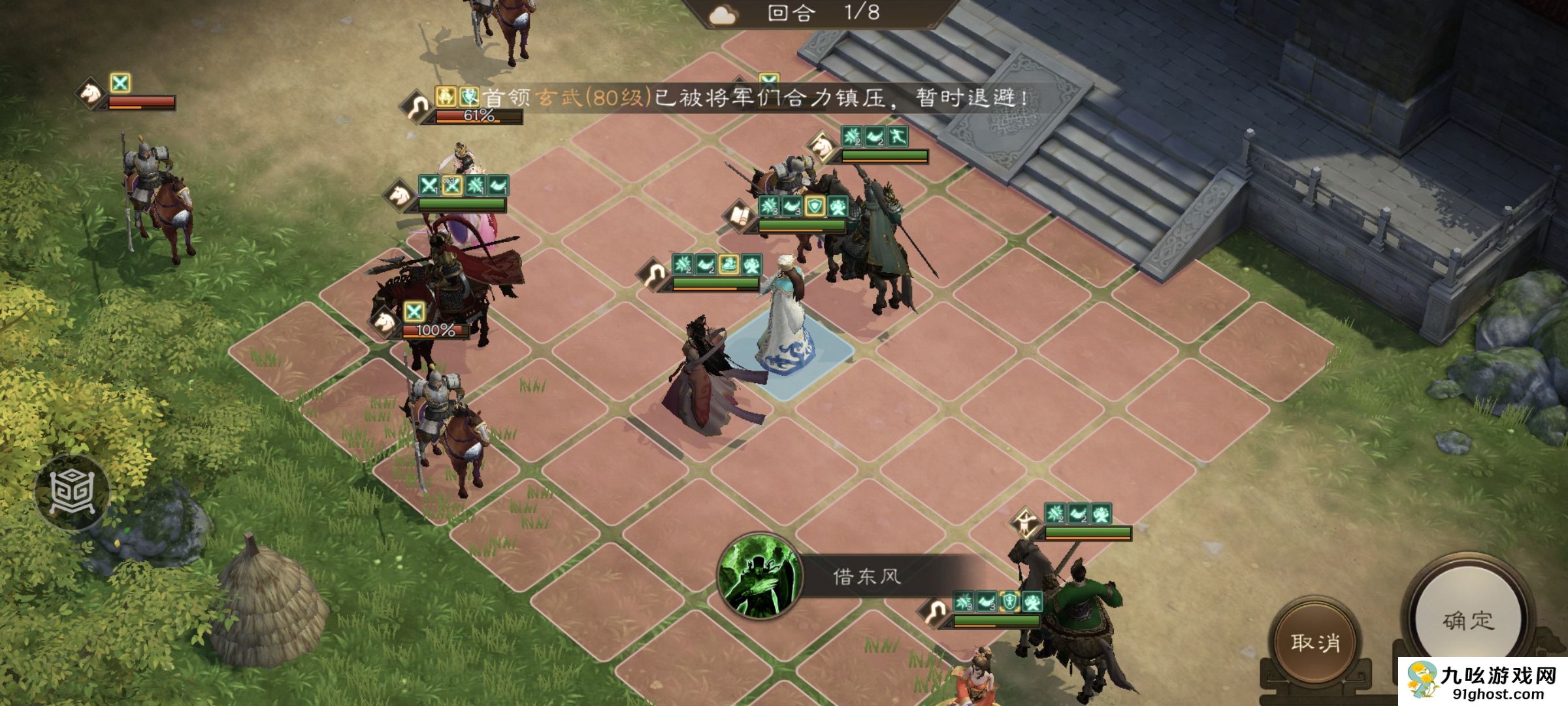Toggle the strike buff icon showing 3
The height and width of the screenshot is (706, 1568).
[x=768, y=205]
